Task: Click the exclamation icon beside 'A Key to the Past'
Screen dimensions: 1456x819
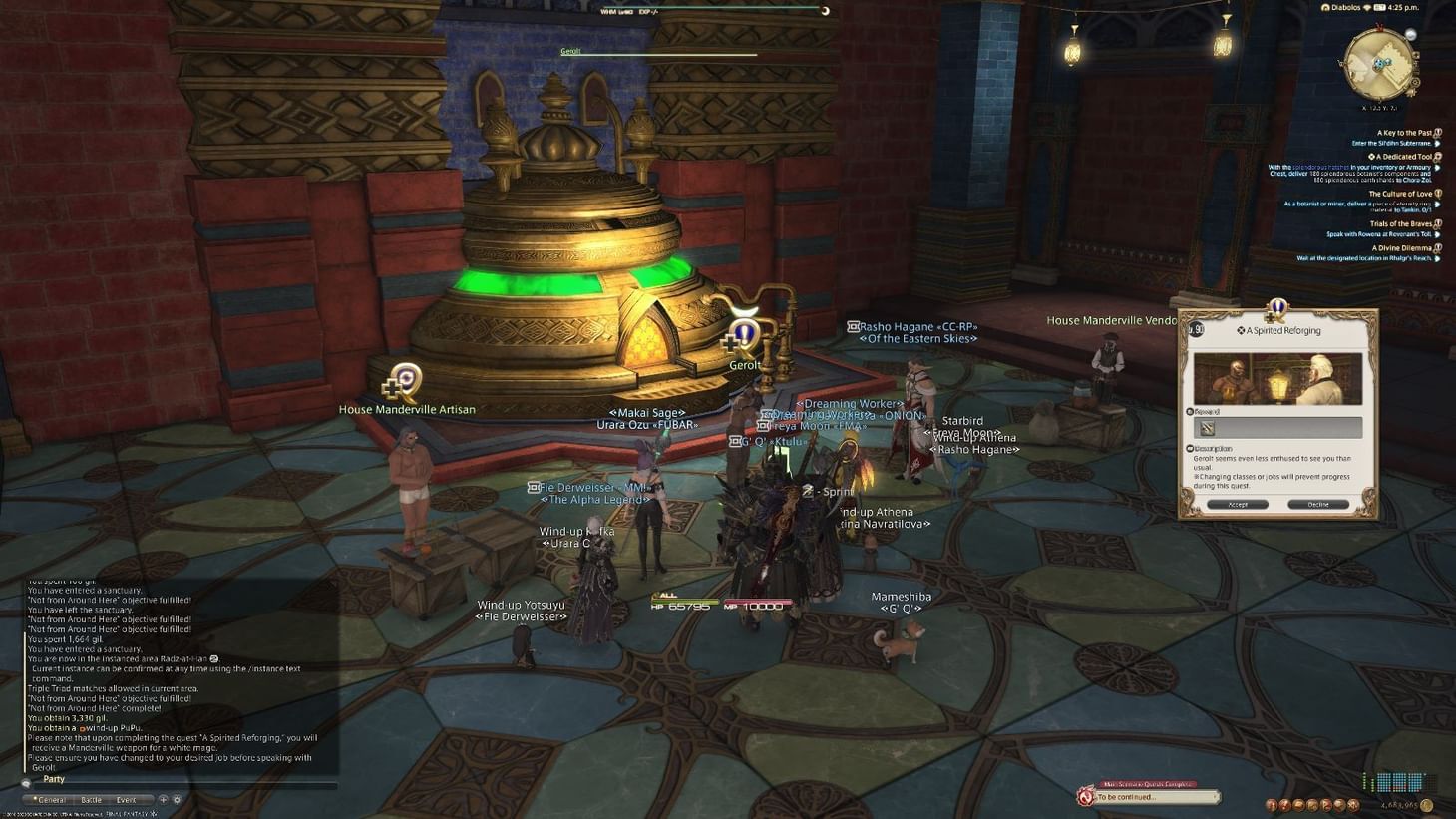Action: coord(1437,131)
